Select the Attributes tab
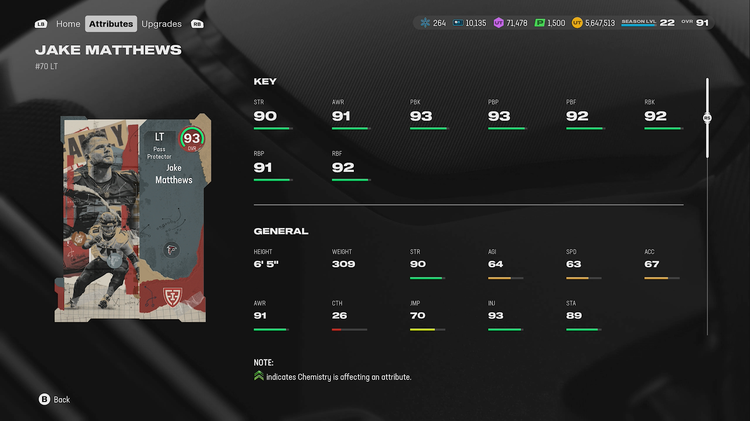750x421 pixels. (x=111, y=23)
